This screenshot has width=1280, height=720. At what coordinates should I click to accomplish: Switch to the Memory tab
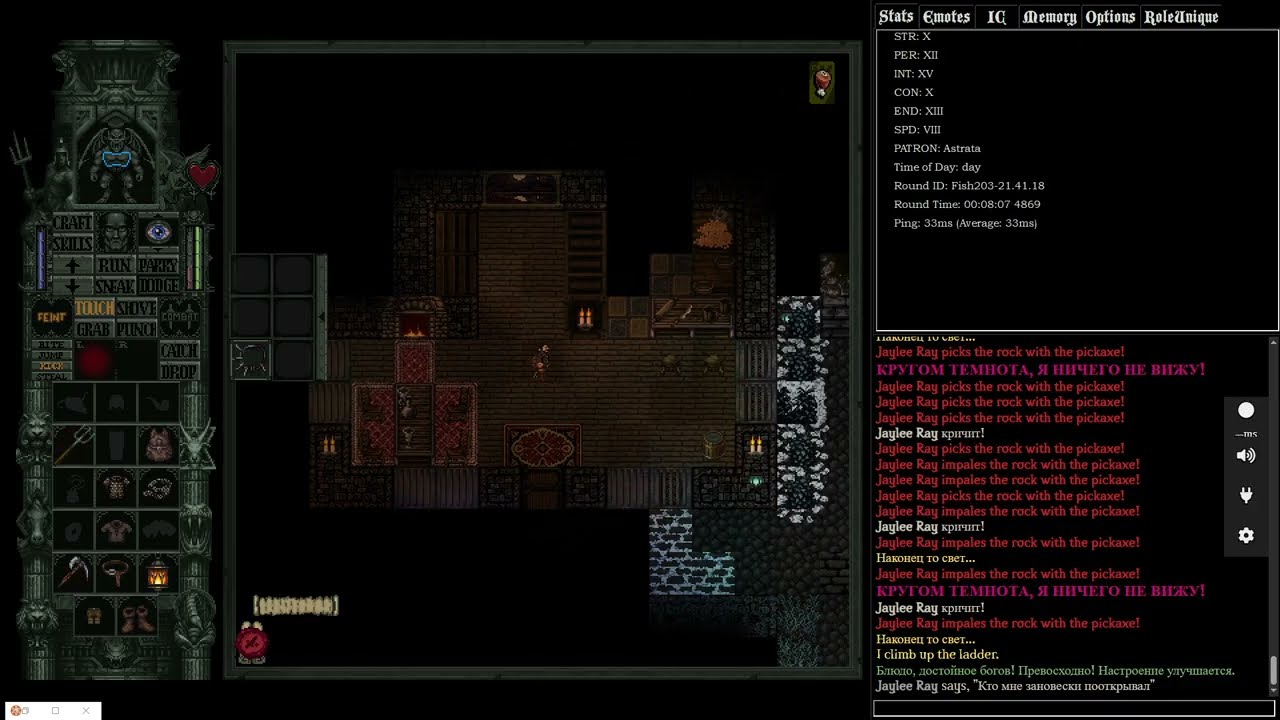point(1049,17)
